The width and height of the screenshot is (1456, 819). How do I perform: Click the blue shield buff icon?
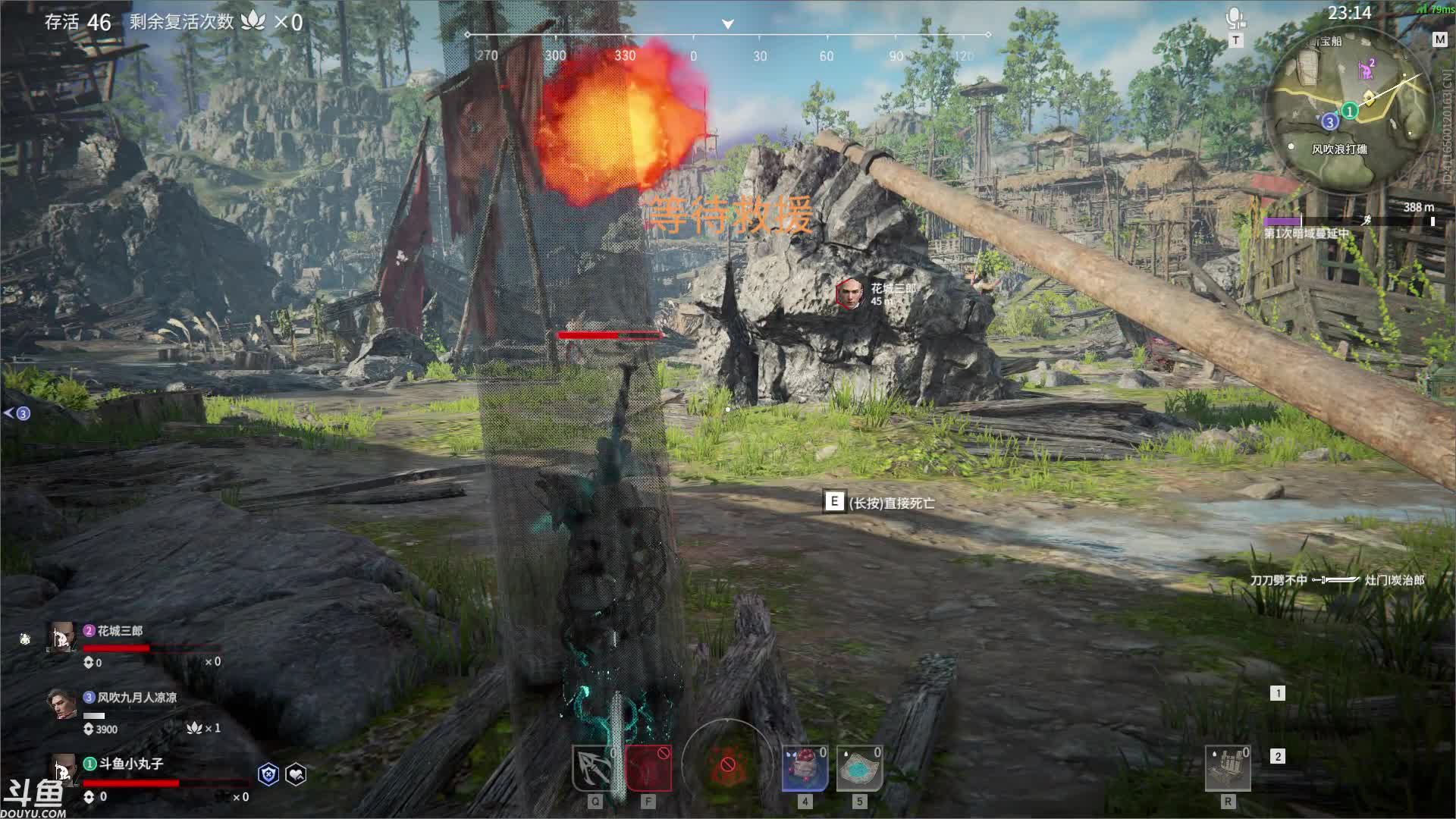coord(268,774)
